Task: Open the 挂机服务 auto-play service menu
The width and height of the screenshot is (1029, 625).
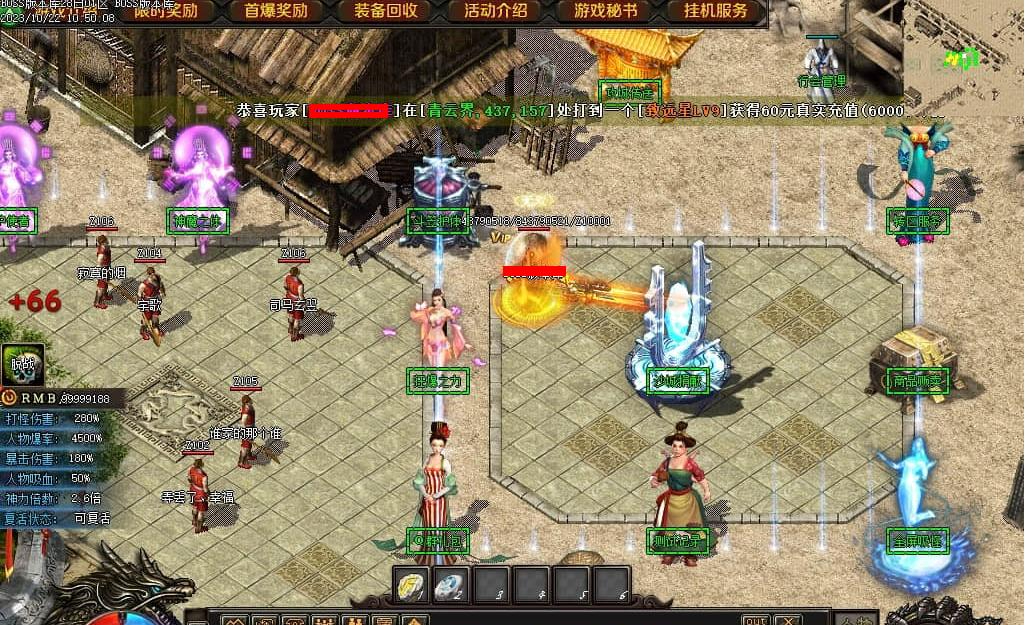Action: point(716,12)
